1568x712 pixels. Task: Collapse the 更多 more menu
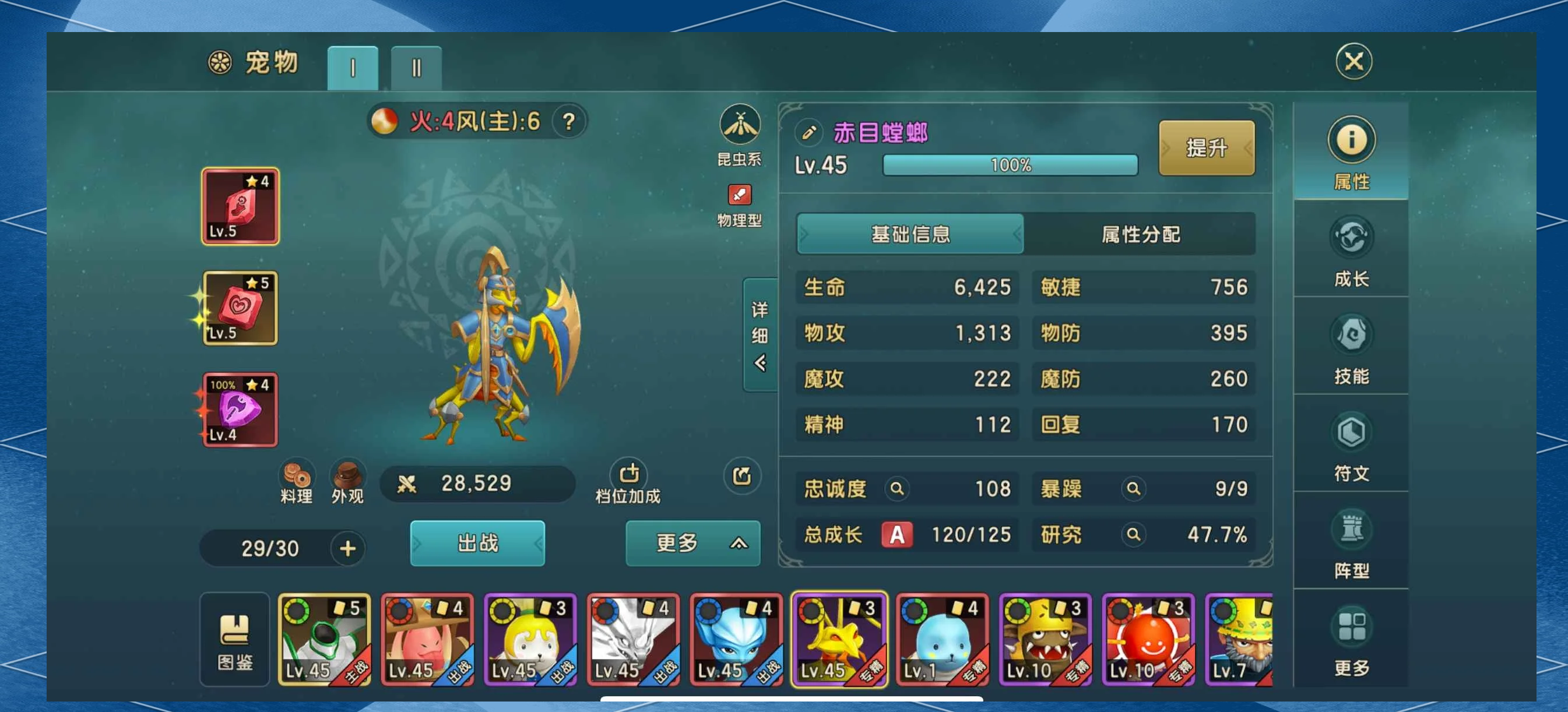[x=692, y=544]
